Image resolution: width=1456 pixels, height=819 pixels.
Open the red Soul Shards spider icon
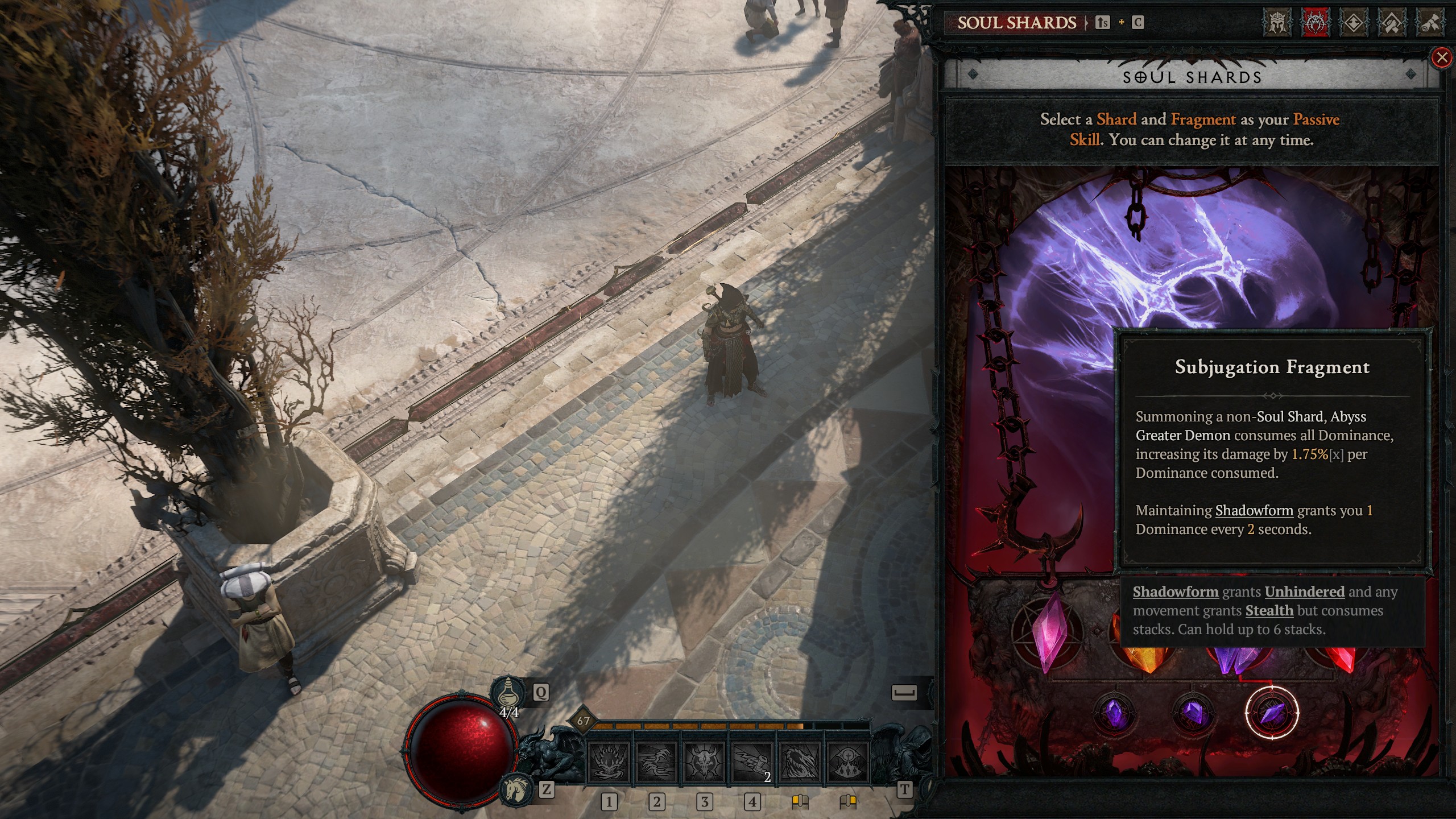(x=1316, y=23)
